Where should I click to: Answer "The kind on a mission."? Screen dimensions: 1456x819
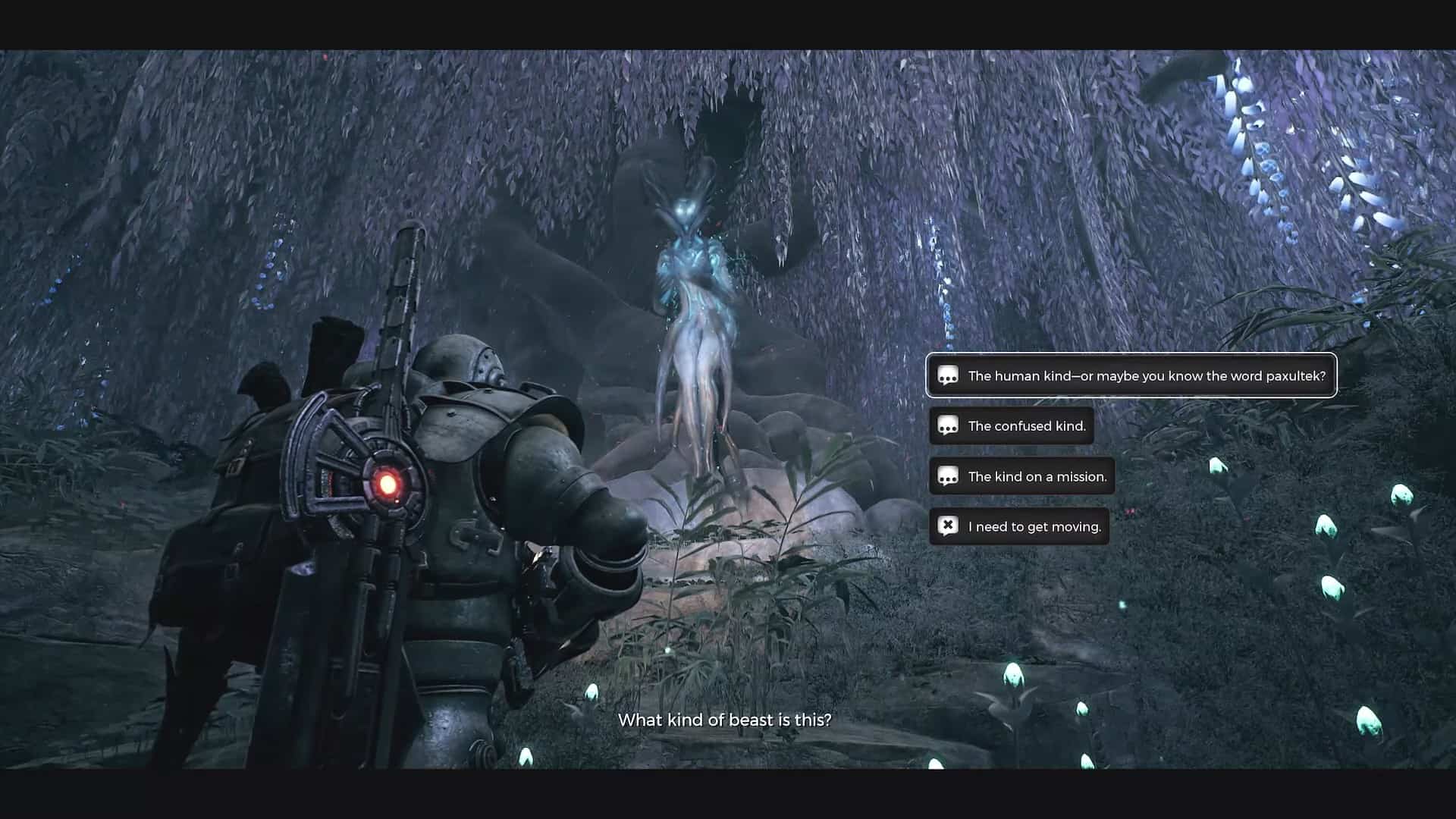[1021, 476]
